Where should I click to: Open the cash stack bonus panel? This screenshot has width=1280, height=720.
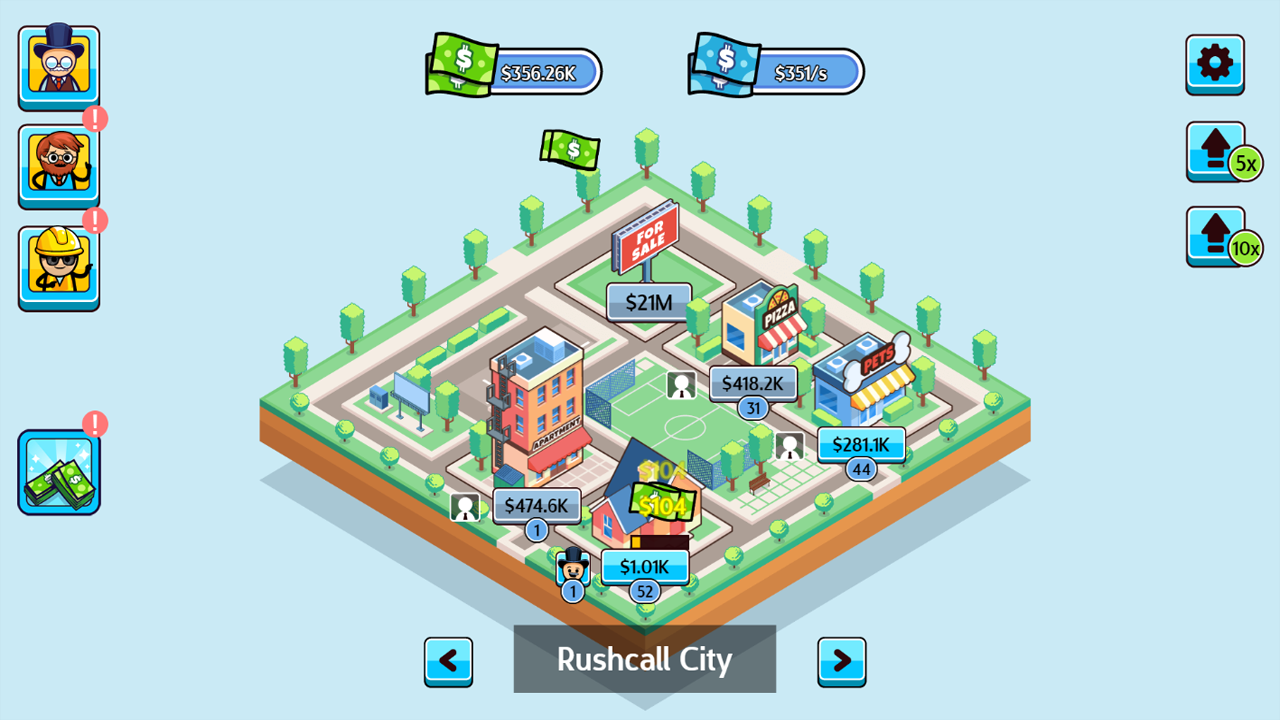pos(58,470)
